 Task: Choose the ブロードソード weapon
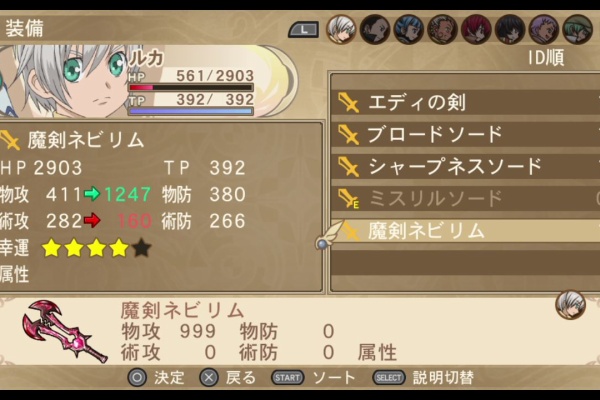[x=435, y=134]
